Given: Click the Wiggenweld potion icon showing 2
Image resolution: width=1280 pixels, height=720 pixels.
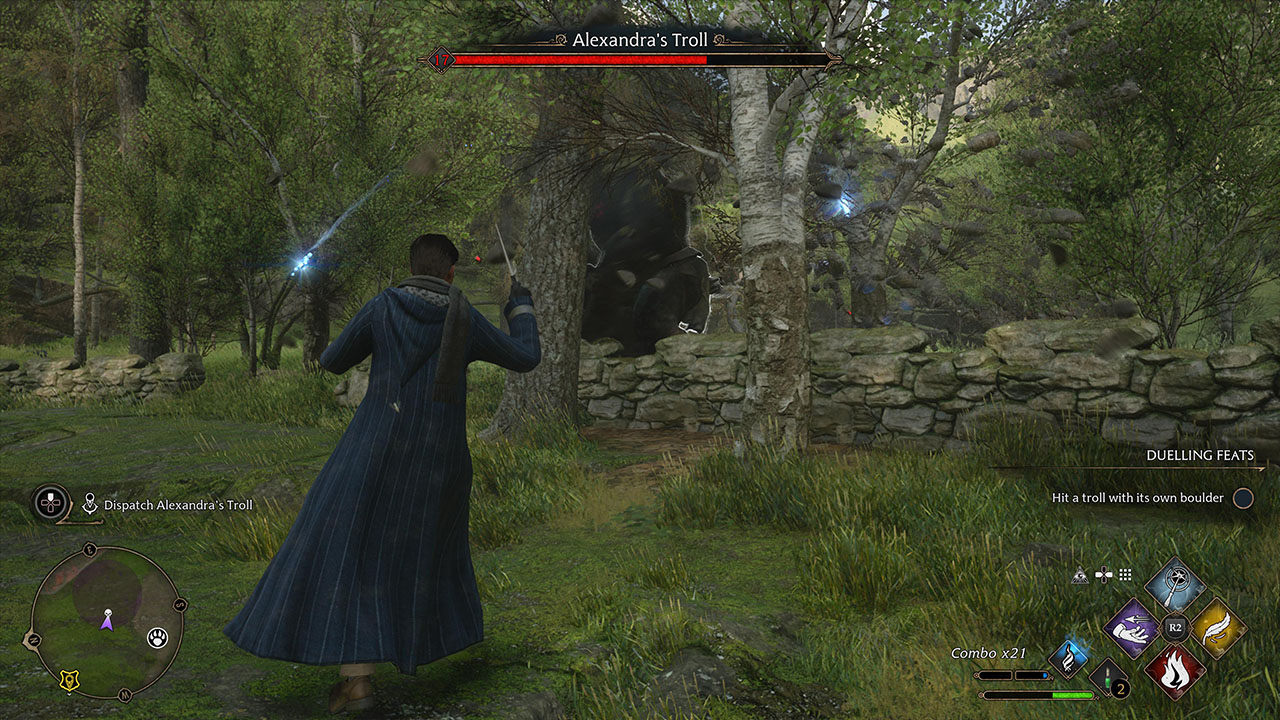Looking at the screenshot, I should point(1108,678).
